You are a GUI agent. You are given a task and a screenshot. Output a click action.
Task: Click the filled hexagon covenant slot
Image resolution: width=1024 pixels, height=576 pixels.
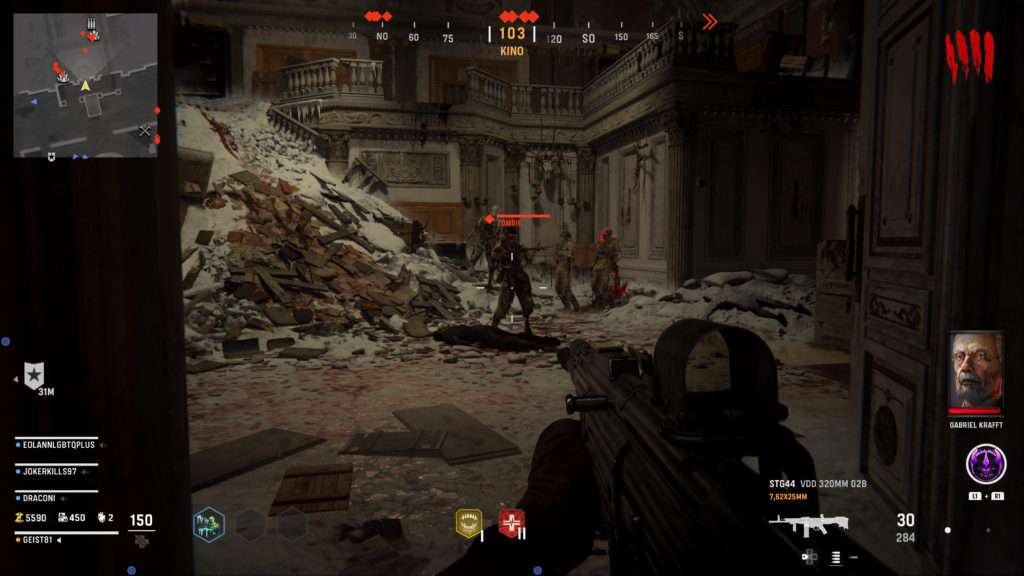[x=209, y=524]
